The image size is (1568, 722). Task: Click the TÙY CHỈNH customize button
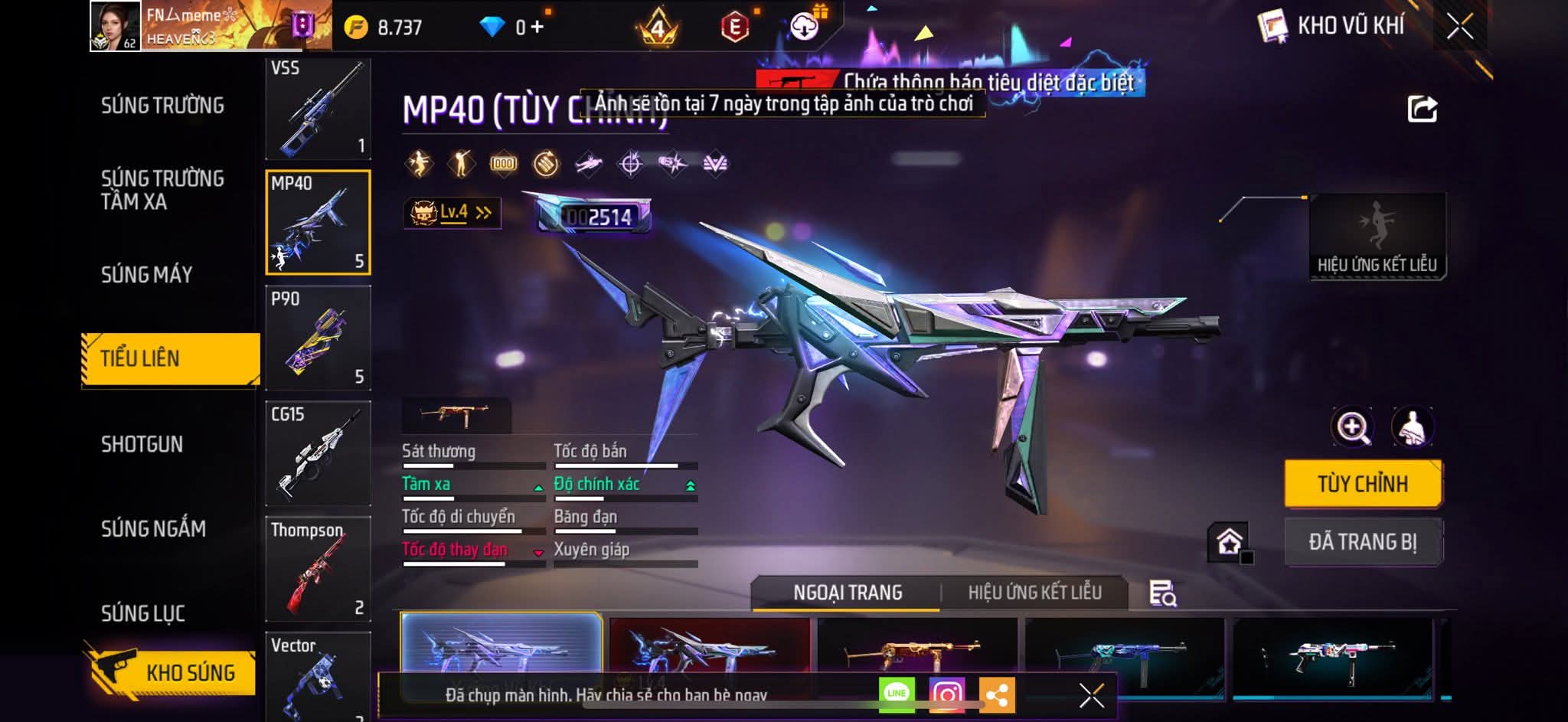[1363, 484]
